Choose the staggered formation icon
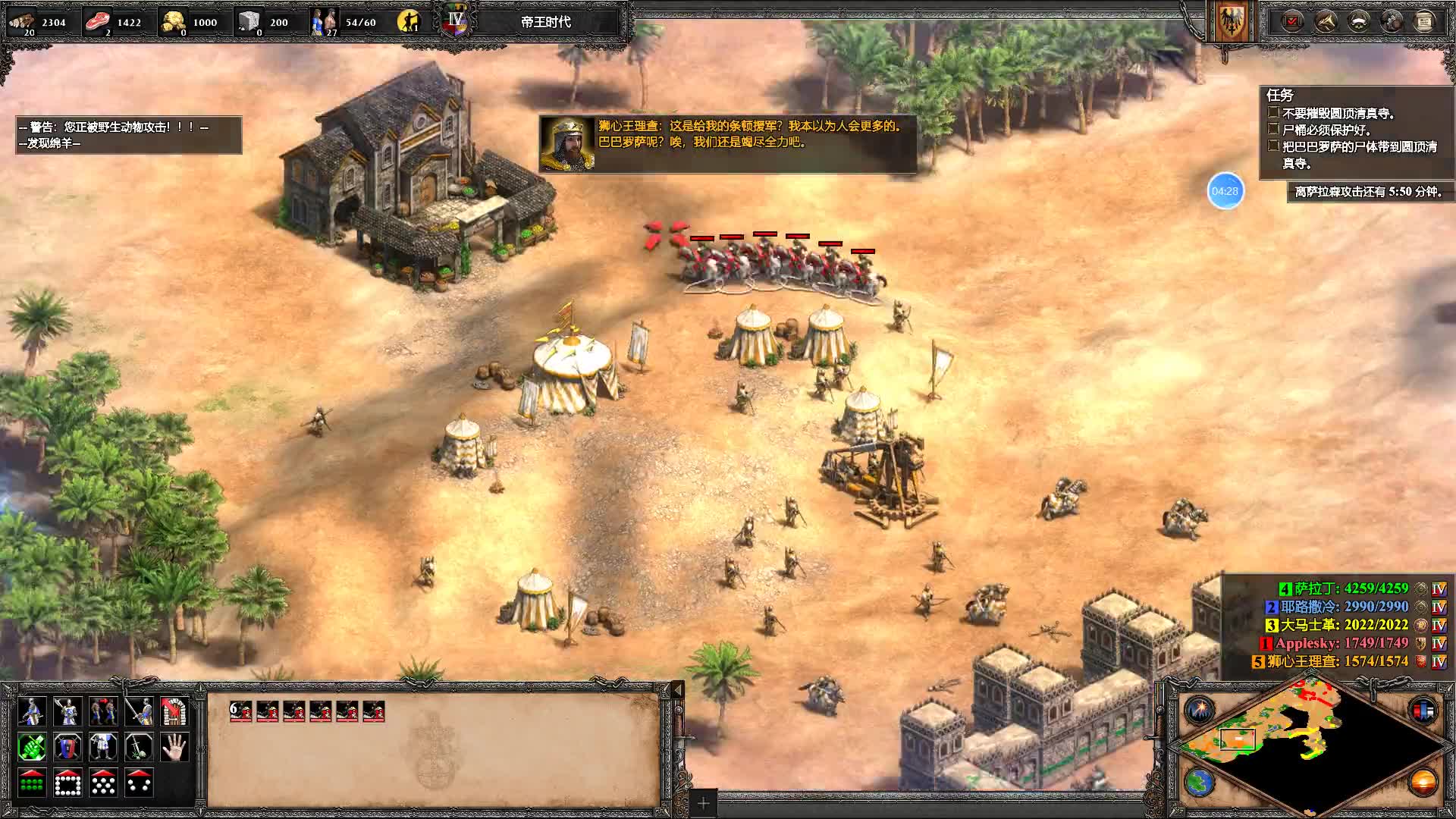This screenshot has width=1456, height=819. tap(102, 782)
